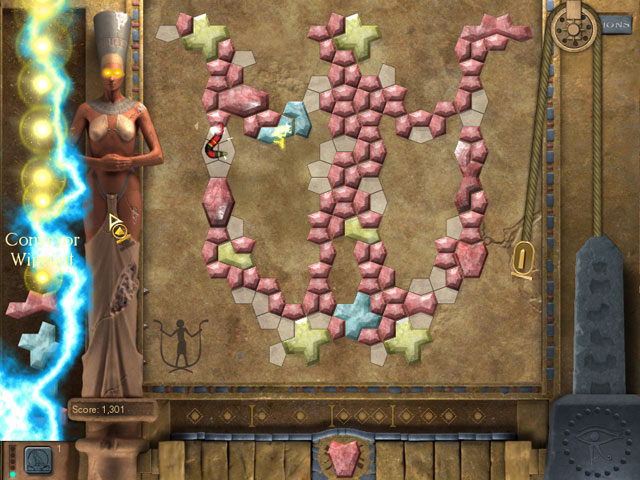Pick the blue cross piece on the conveyor
This screenshot has height=480, width=640.
coord(37,342)
